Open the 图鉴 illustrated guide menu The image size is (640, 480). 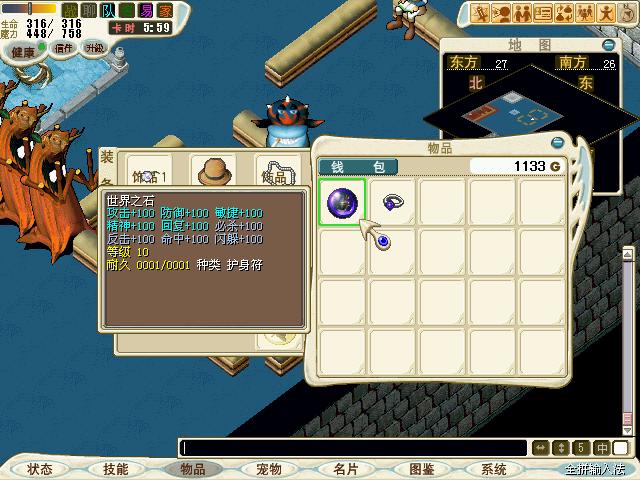point(421,469)
